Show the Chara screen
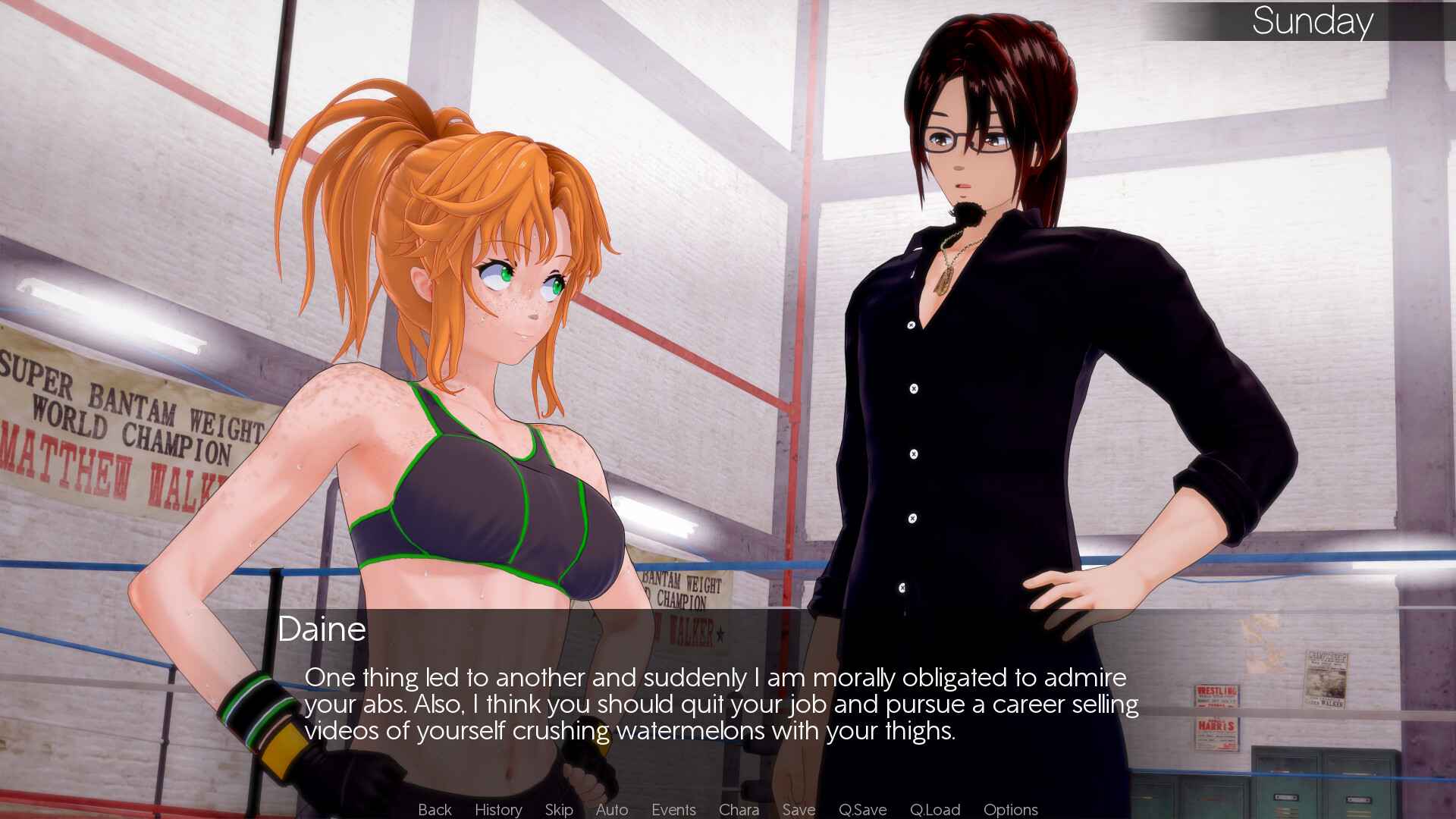Image resolution: width=1456 pixels, height=819 pixels. tap(739, 810)
